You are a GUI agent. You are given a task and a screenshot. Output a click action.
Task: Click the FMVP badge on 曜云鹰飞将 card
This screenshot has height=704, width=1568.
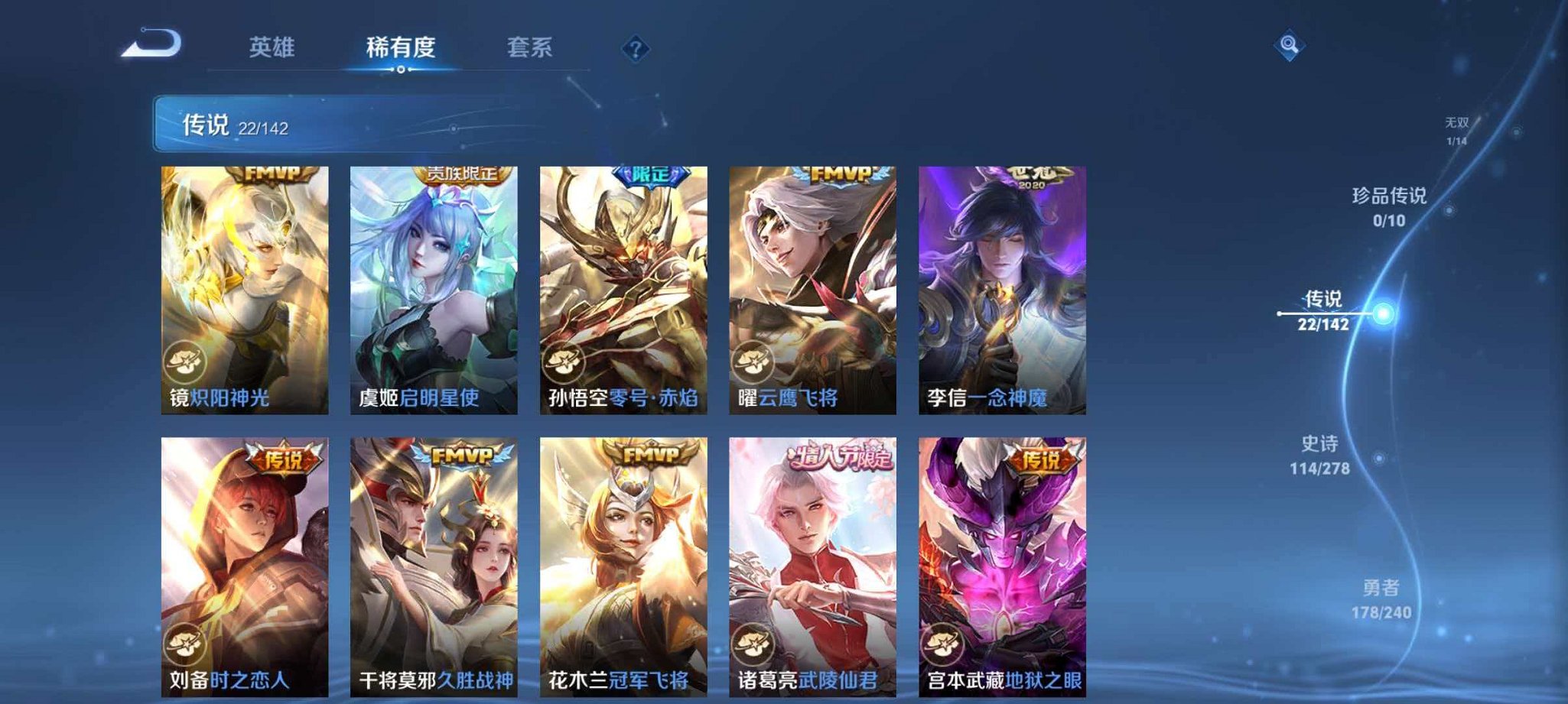[834, 175]
